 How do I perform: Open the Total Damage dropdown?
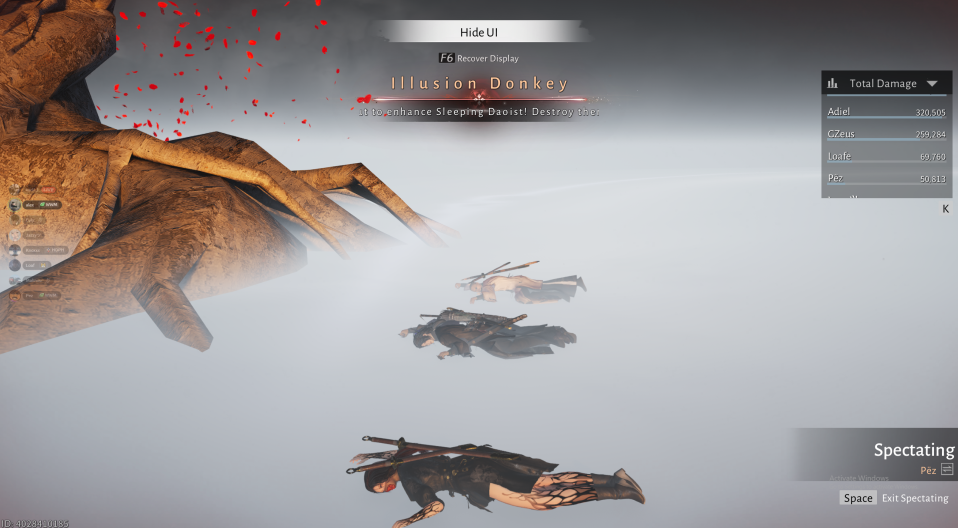click(x=932, y=84)
